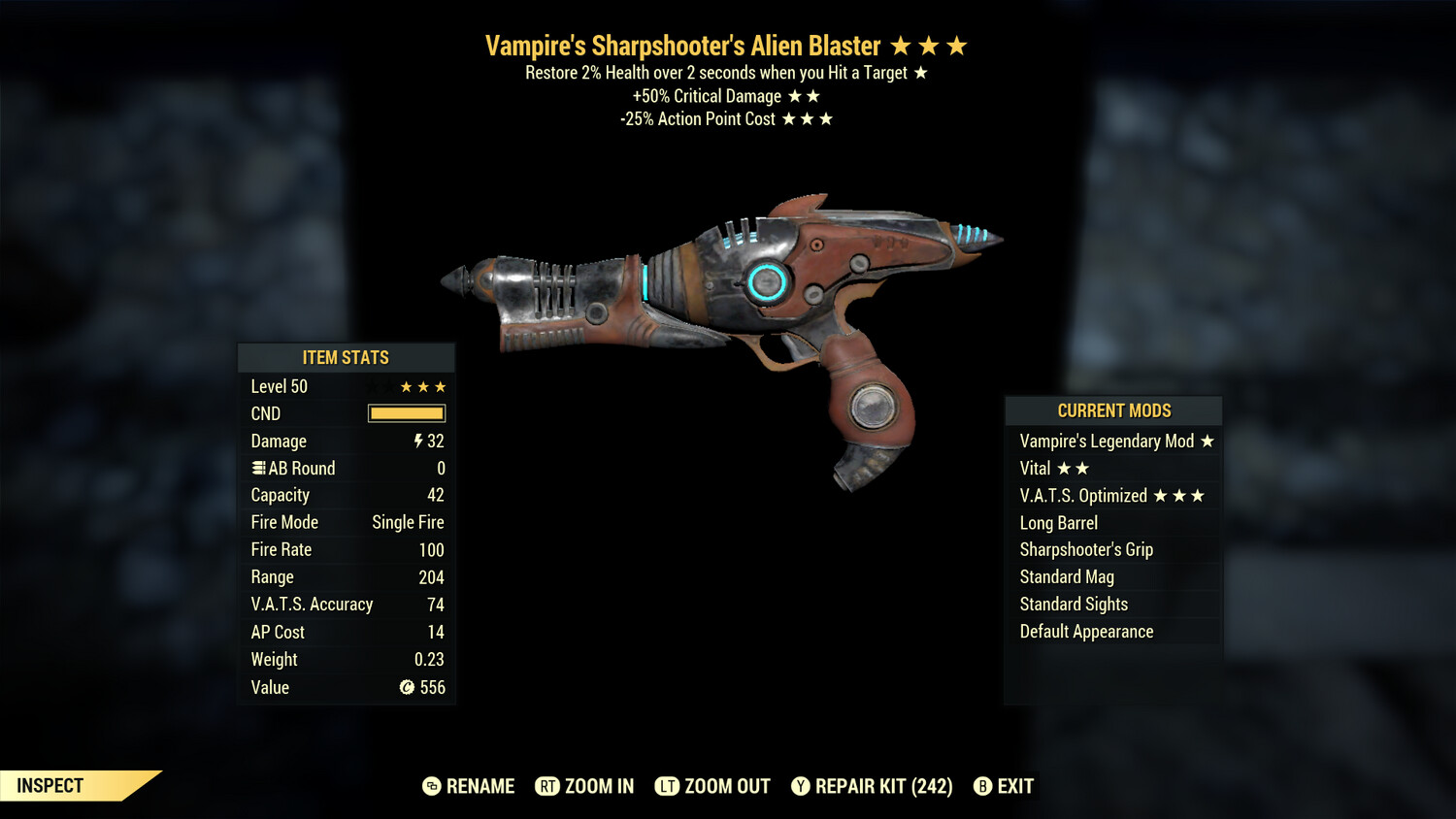Click the Y Repair Kit button icon

[x=802, y=787]
